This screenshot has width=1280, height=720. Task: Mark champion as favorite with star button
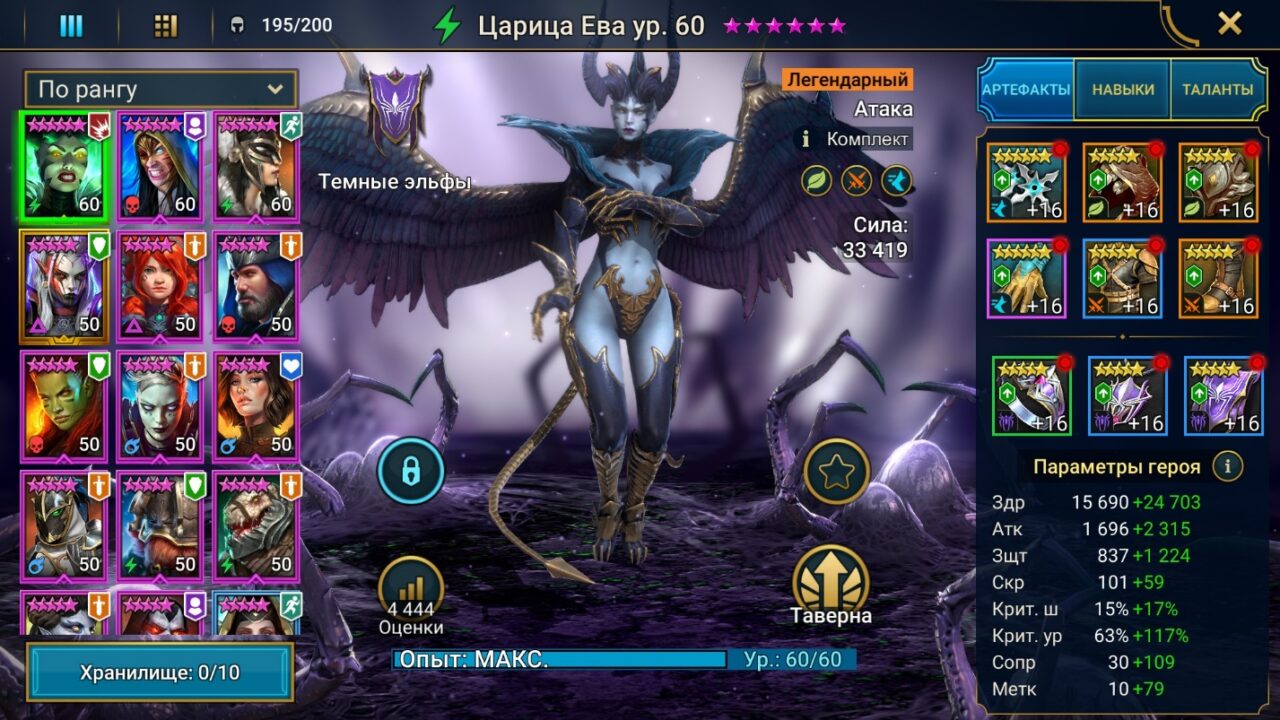pos(836,471)
